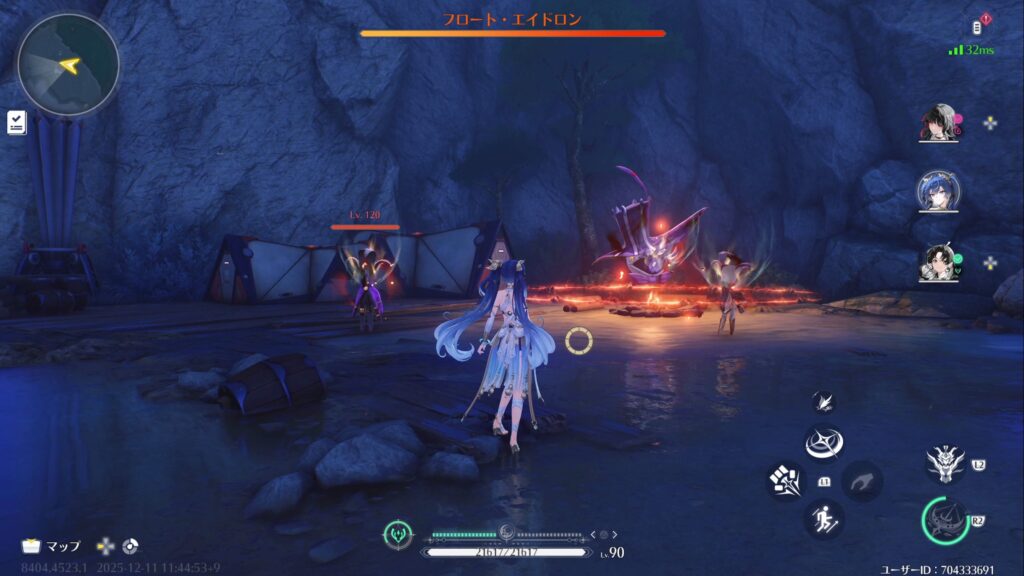Switch to the black-and-white haired party member
Image resolution: width=1024 pixels, height=576 pixels.
(x=939, y=124)
